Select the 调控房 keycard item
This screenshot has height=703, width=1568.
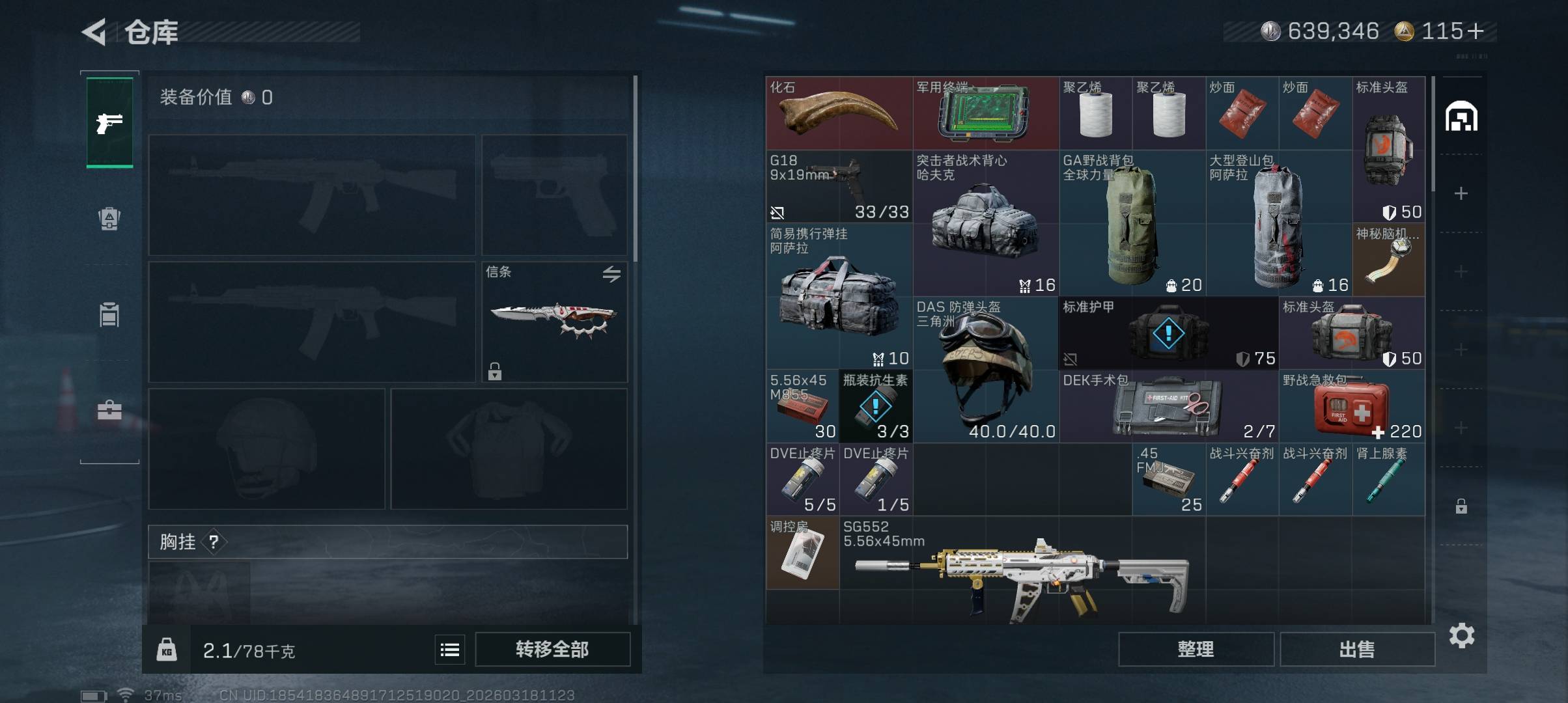point(802,553)
